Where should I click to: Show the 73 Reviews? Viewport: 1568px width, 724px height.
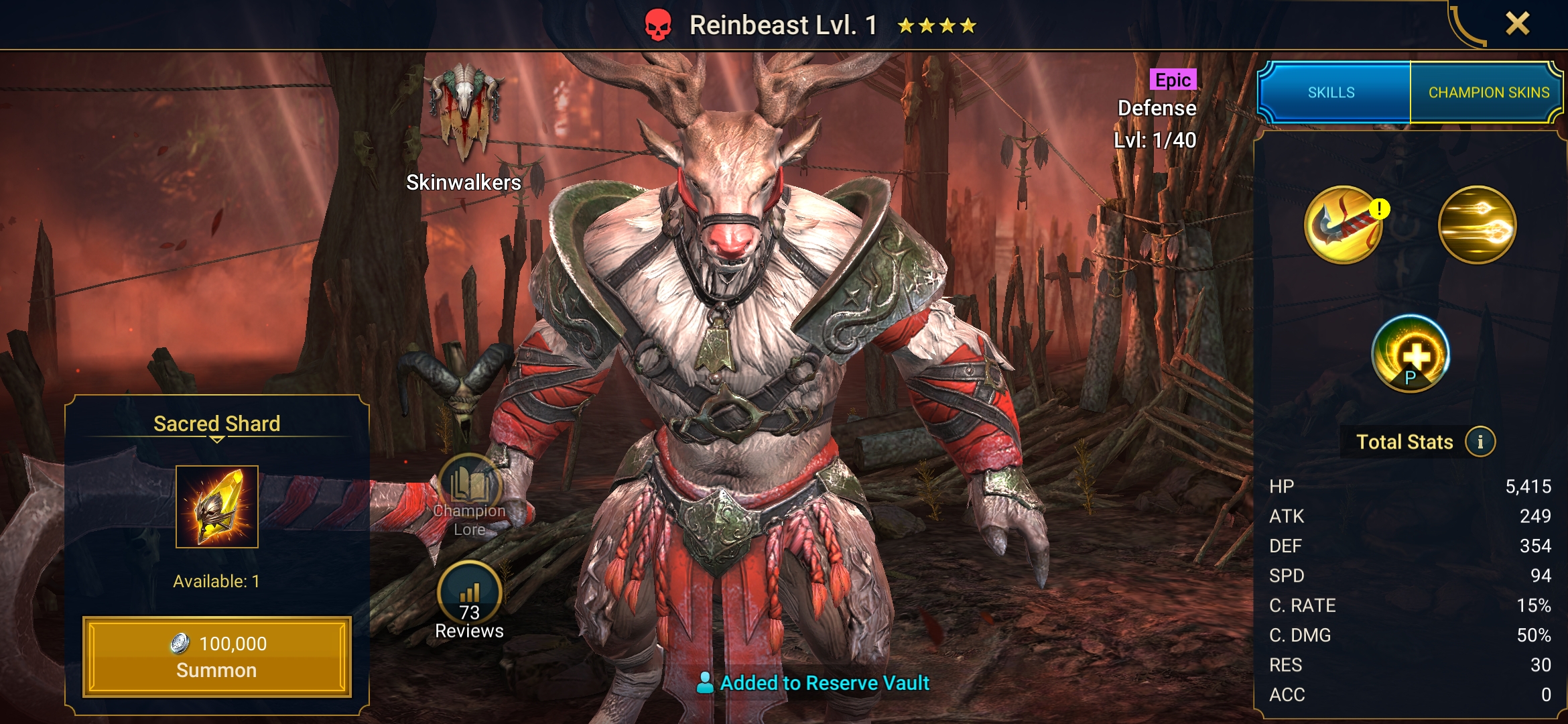click(x=469, y=600)
